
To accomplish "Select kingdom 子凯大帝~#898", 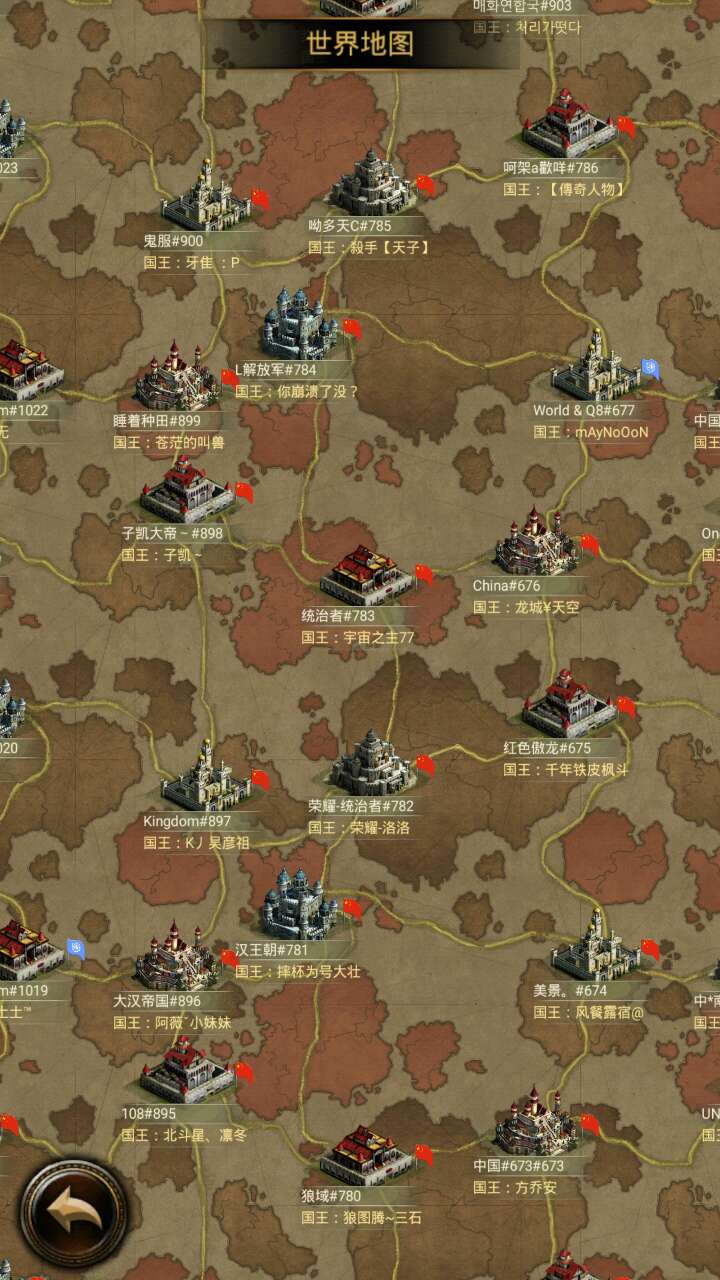I will click(x=186, y=490).
